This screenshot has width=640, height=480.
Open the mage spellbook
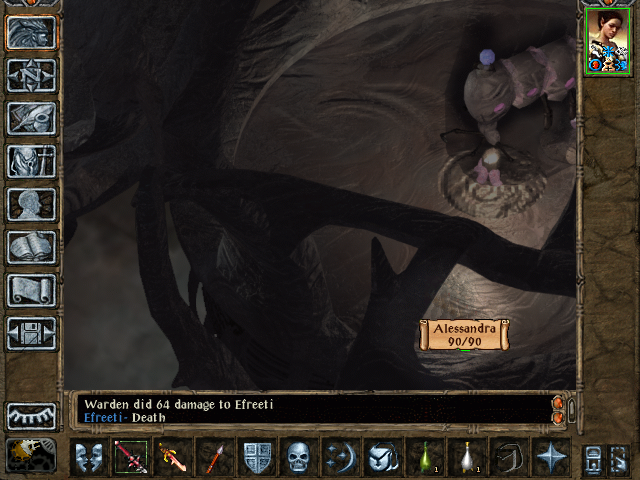[x=31, y=246]
